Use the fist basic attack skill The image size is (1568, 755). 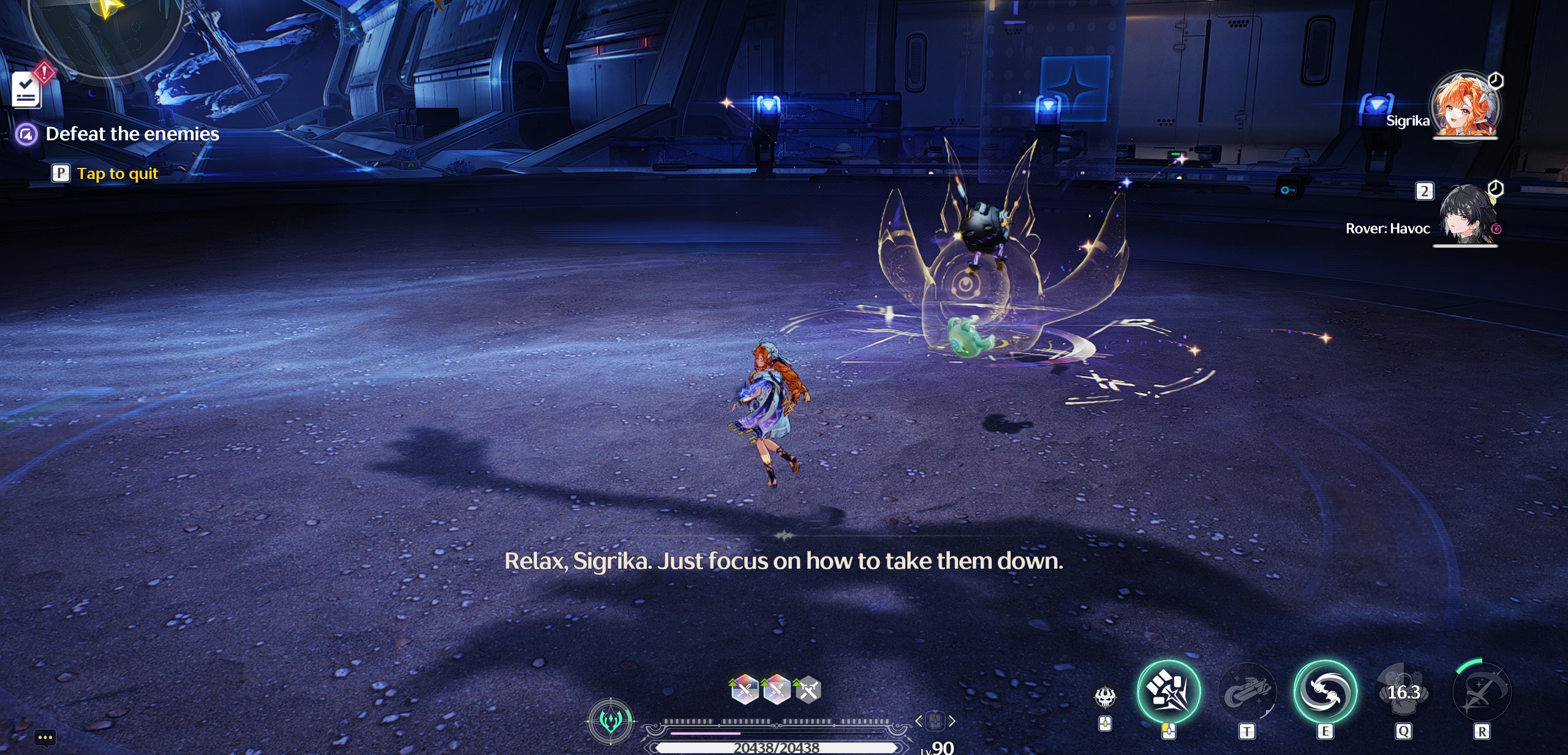1168,692
